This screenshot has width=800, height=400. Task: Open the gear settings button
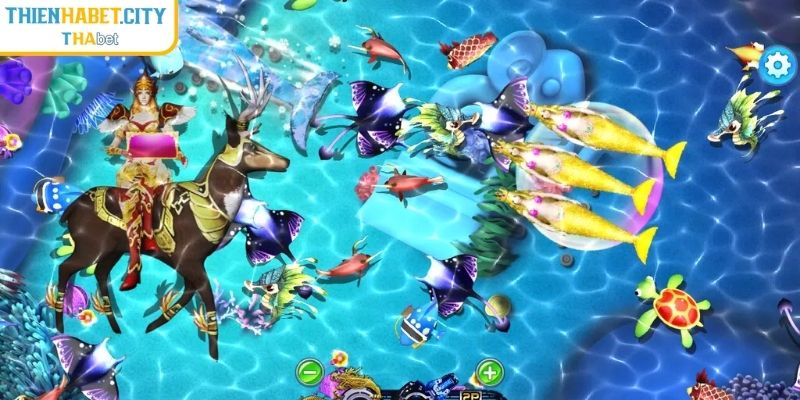pos(775,66)
